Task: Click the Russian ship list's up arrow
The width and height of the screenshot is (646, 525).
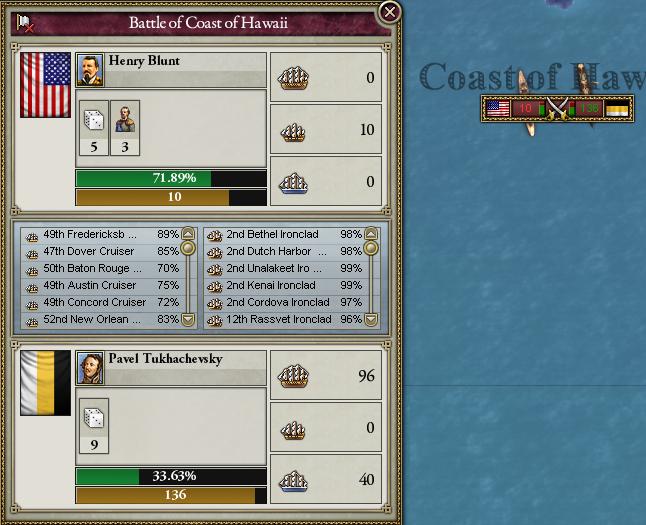Action: coord(371,234)
